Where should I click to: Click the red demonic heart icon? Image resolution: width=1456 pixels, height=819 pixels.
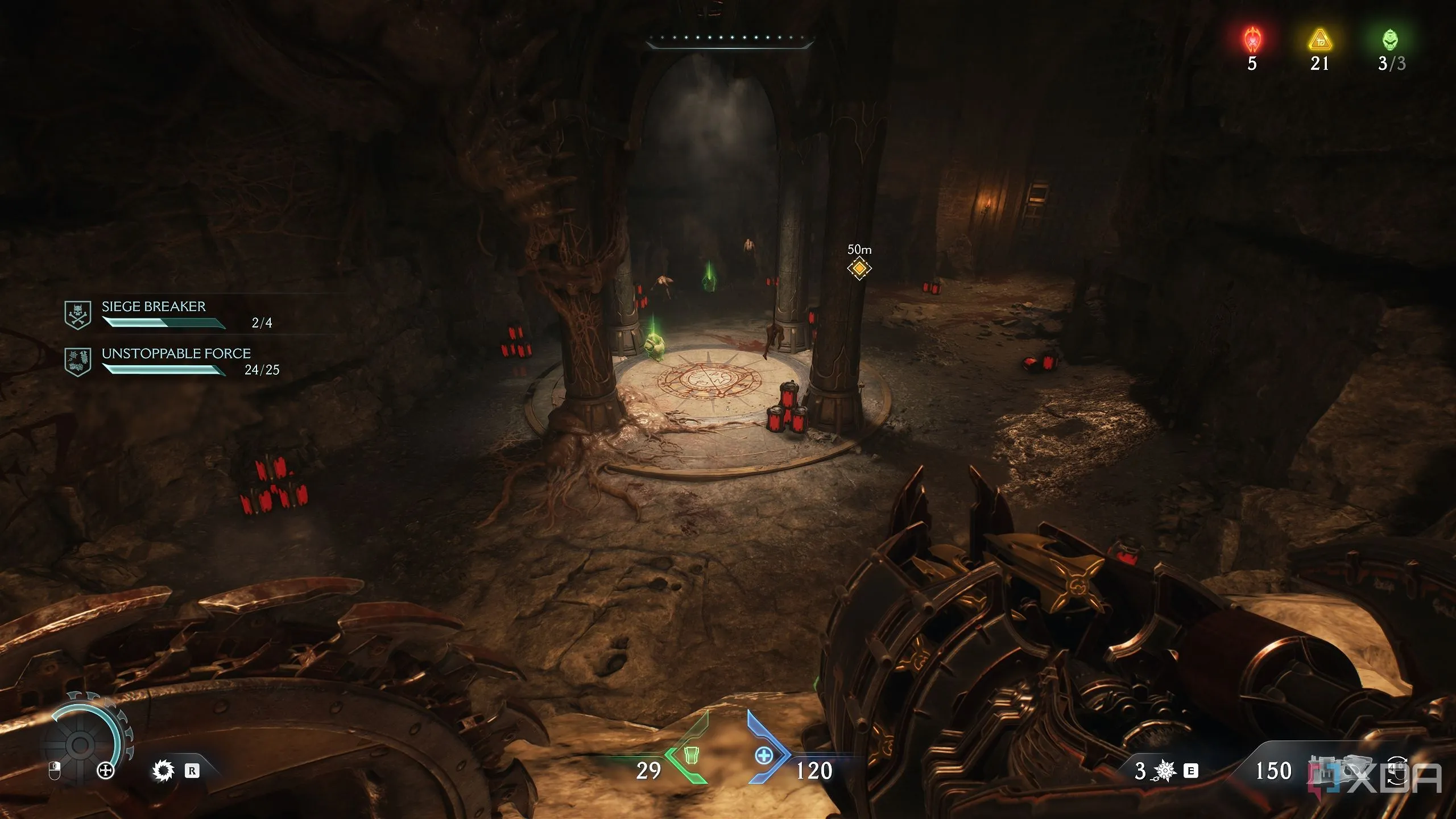1252,40
